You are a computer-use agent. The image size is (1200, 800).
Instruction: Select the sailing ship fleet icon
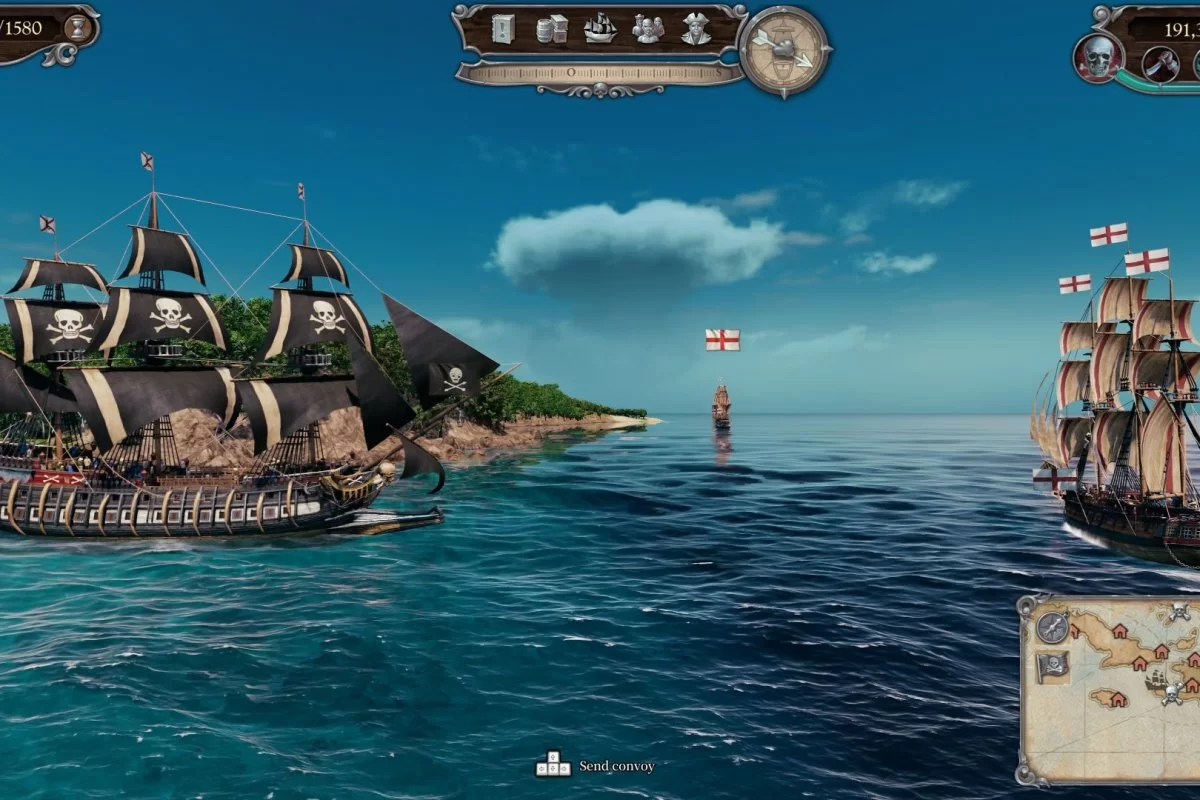pos(600,28)
